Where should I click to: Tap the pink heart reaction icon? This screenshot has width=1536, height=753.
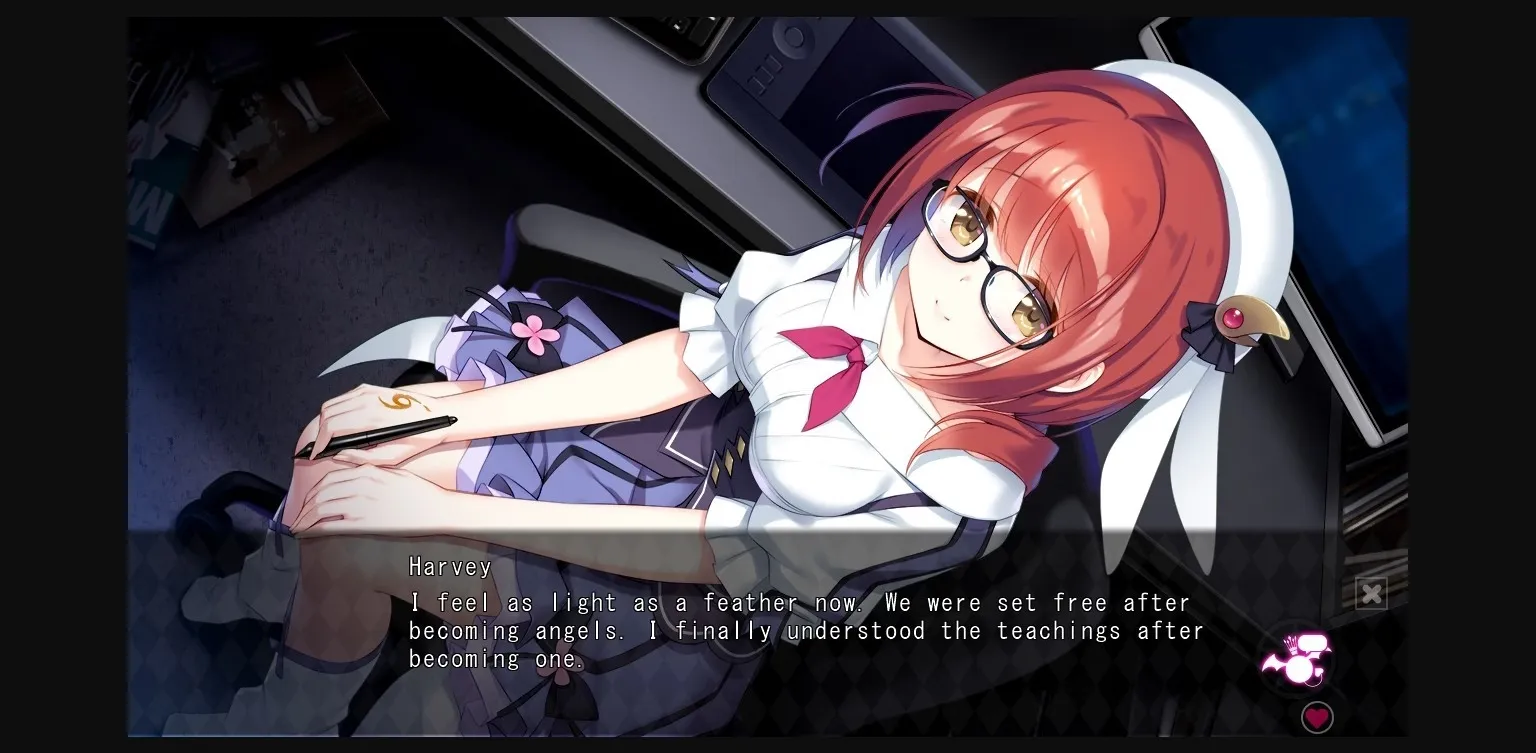[x=1317, y=716]
